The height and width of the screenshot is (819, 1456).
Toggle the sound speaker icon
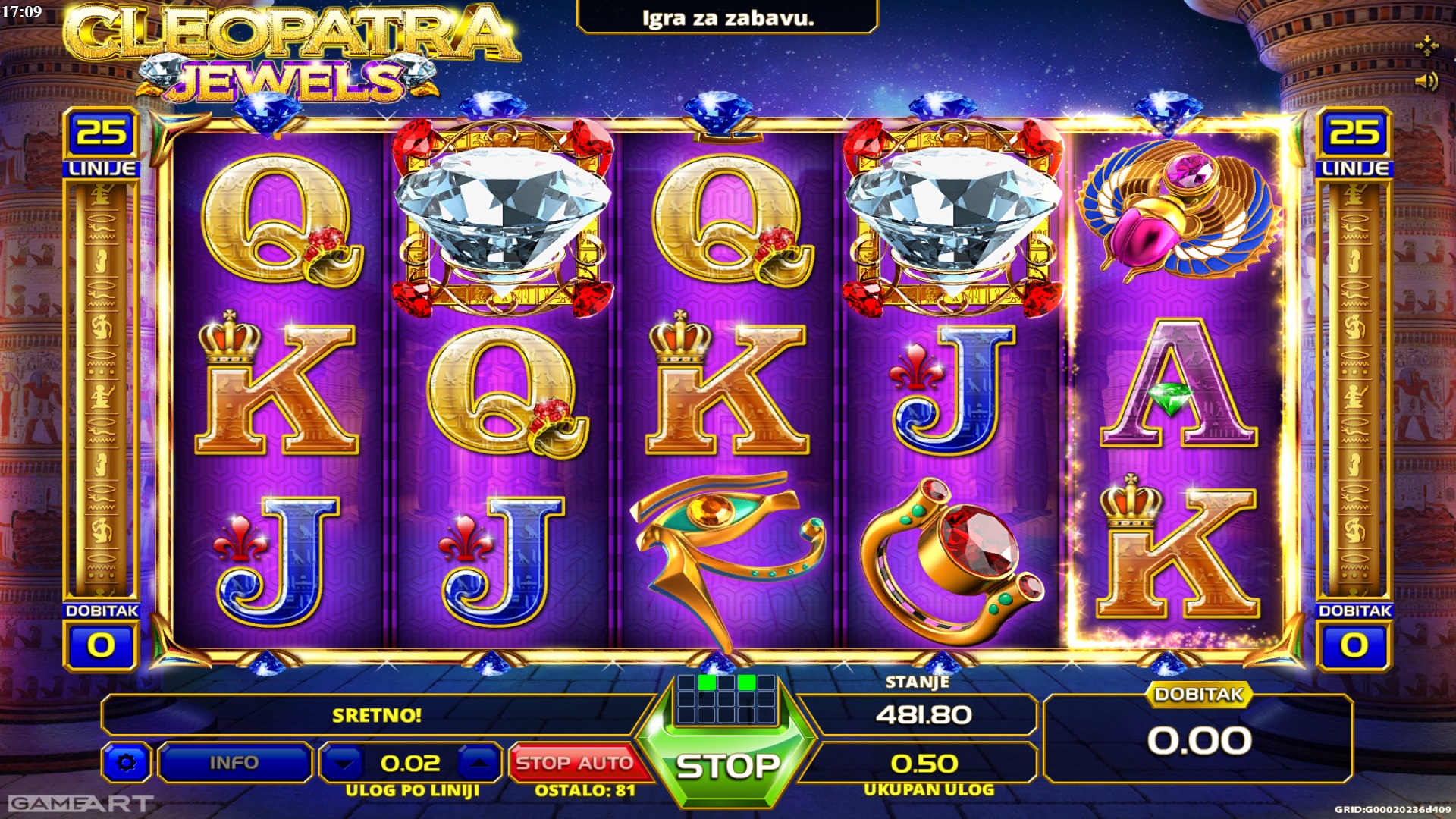click(1426, 81)
